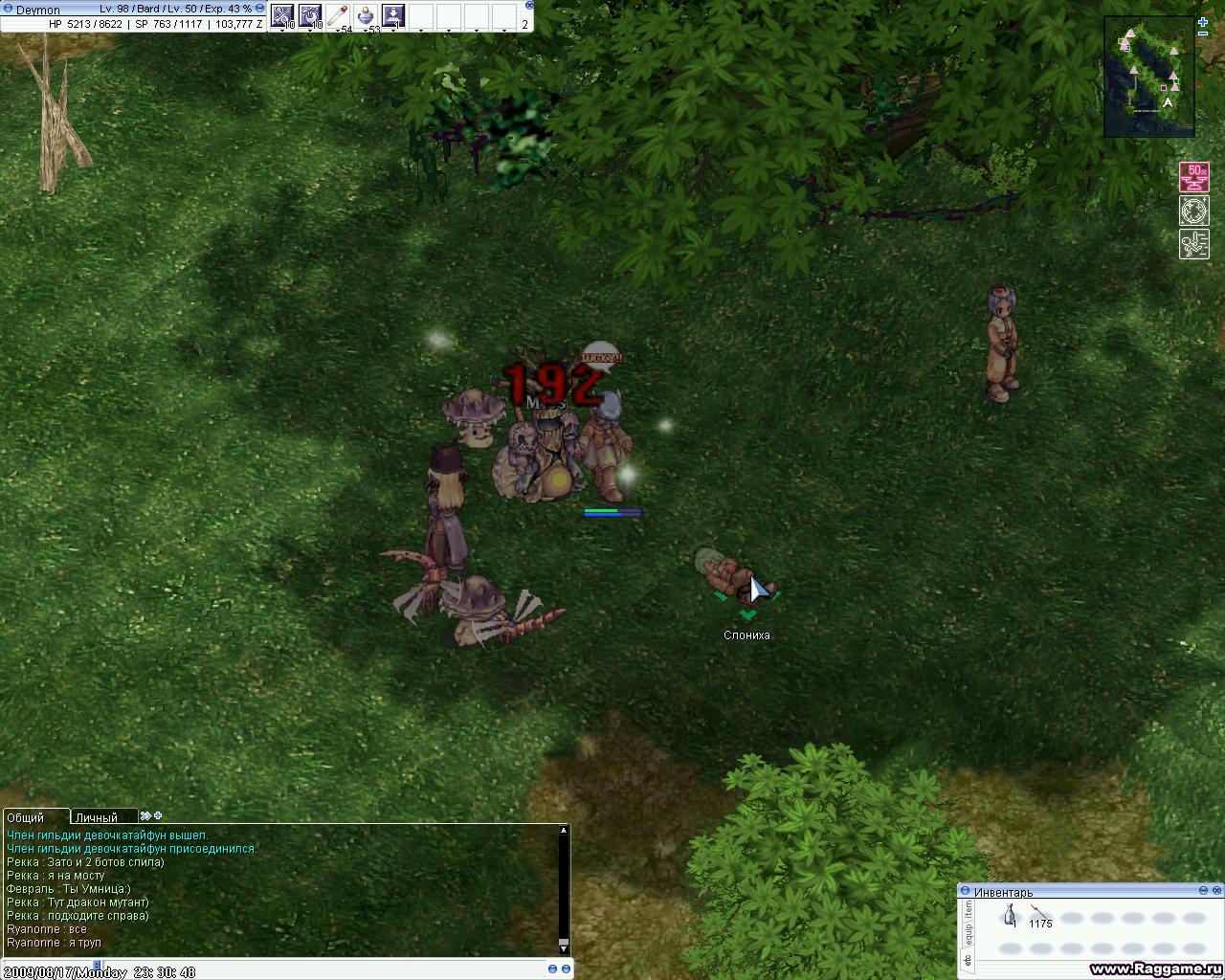Select the empty bottle in the inventory

[1010, 918]
